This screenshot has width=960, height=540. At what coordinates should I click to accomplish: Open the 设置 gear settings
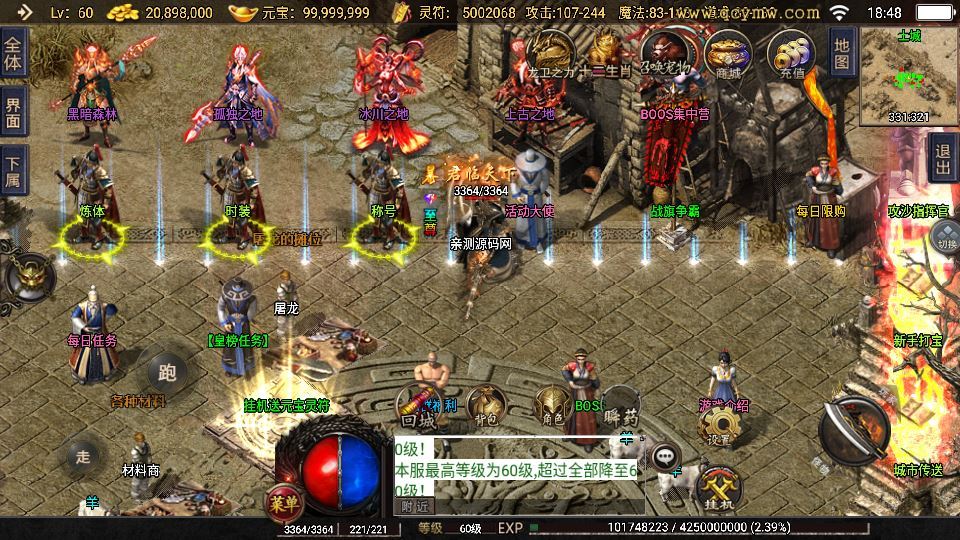click(x=718, y=428)
